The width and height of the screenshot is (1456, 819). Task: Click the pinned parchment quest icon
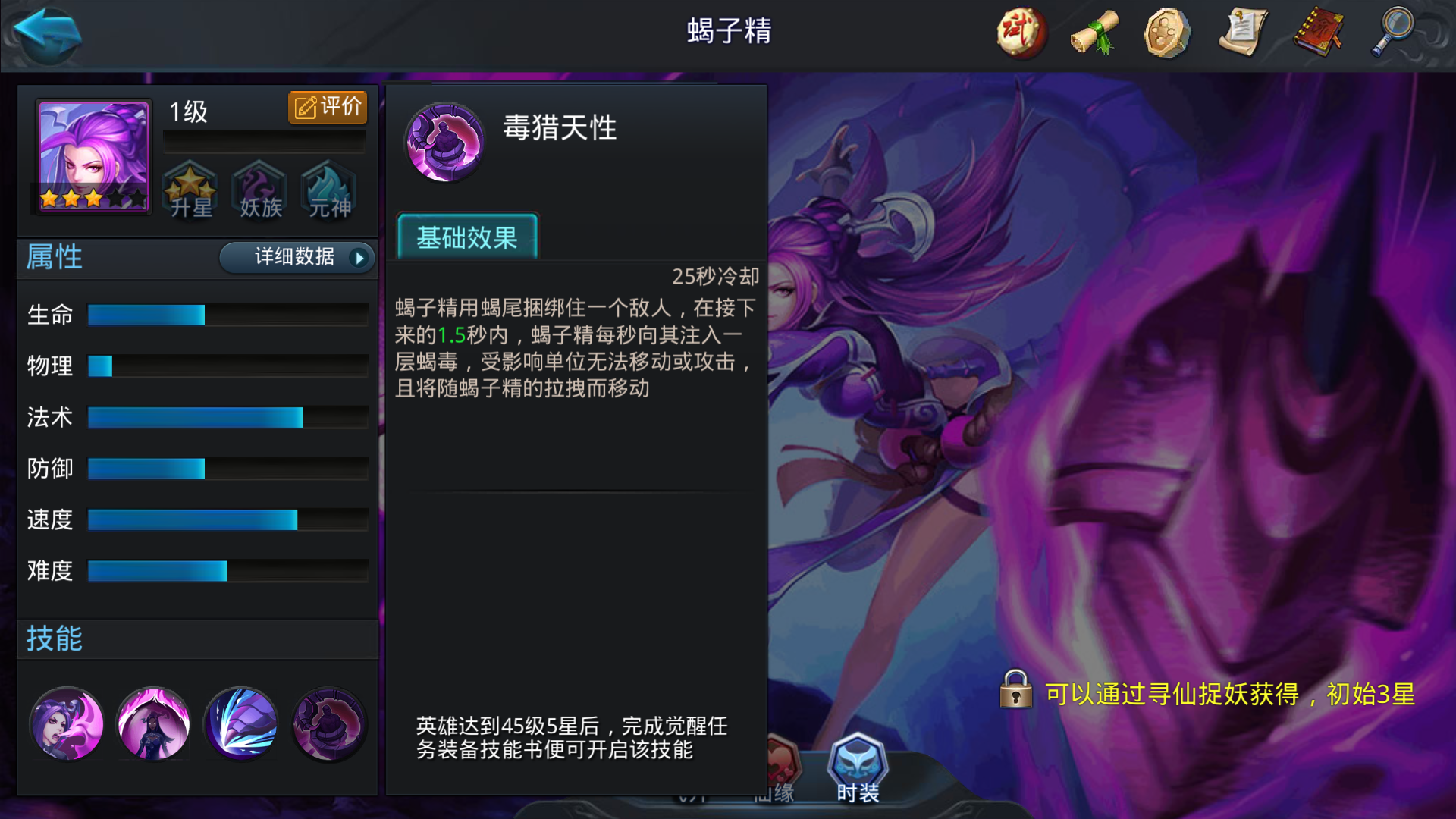(x=1242, y=33)
